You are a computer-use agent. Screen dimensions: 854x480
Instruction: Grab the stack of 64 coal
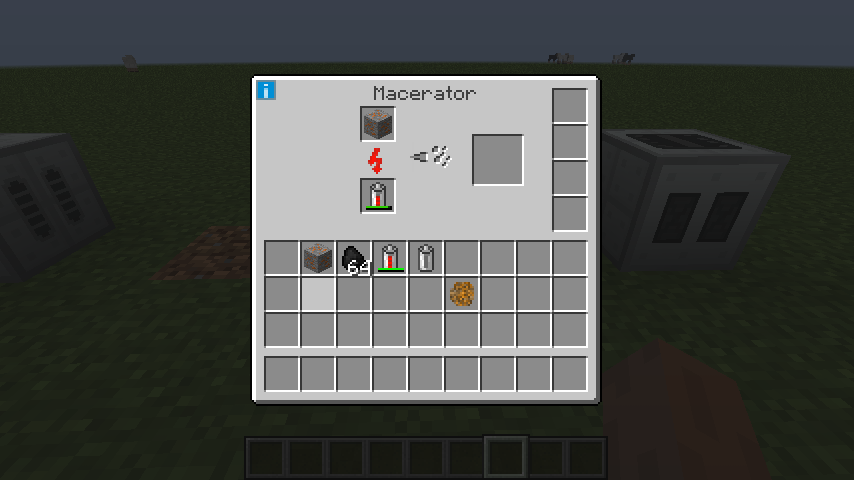pos(354,258)
